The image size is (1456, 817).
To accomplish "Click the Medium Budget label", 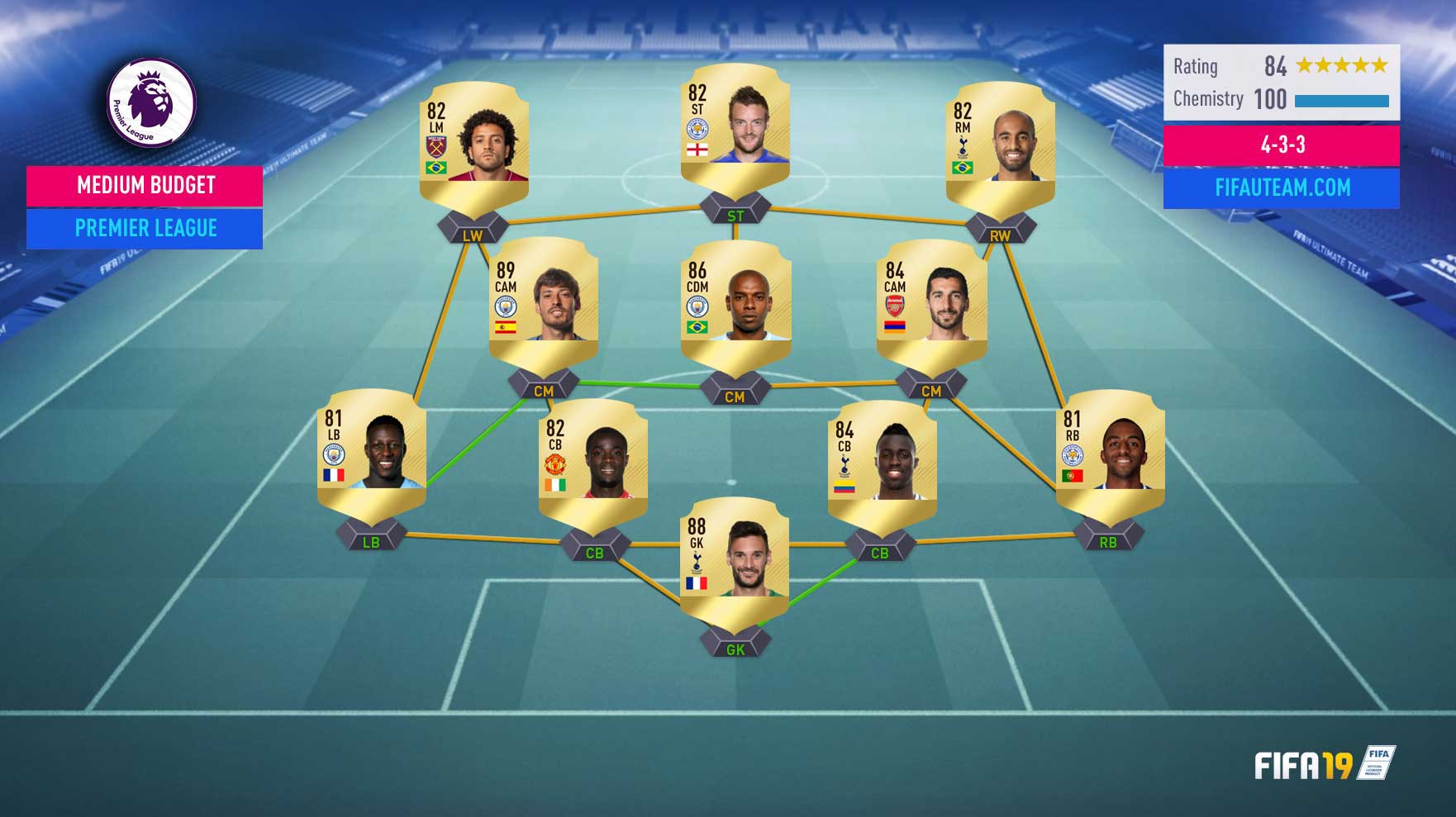I will click(x=145, y=186).
